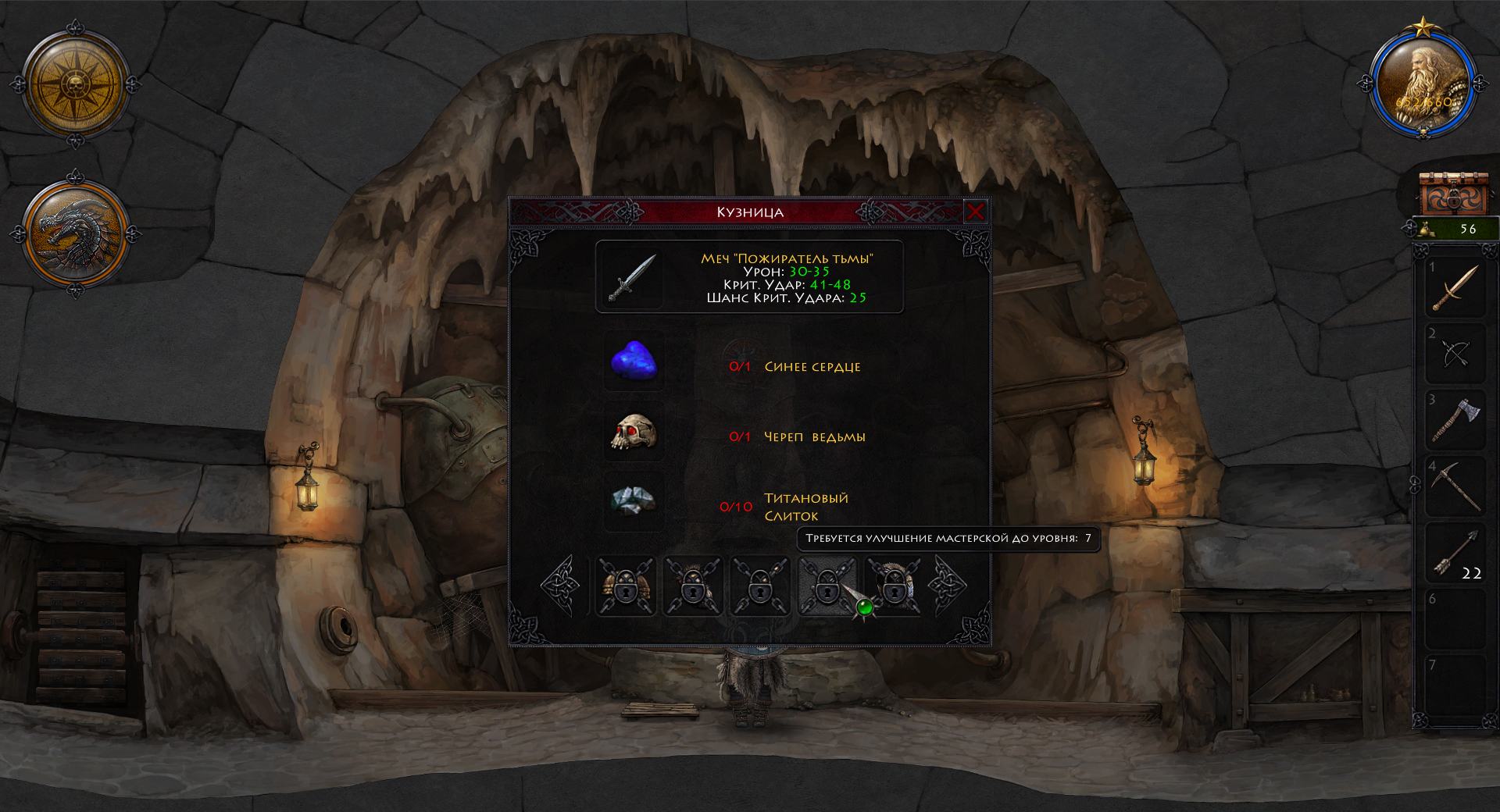Click the Череп ведьмы skull ingredient
The image size is (1500, 812).
634,433
